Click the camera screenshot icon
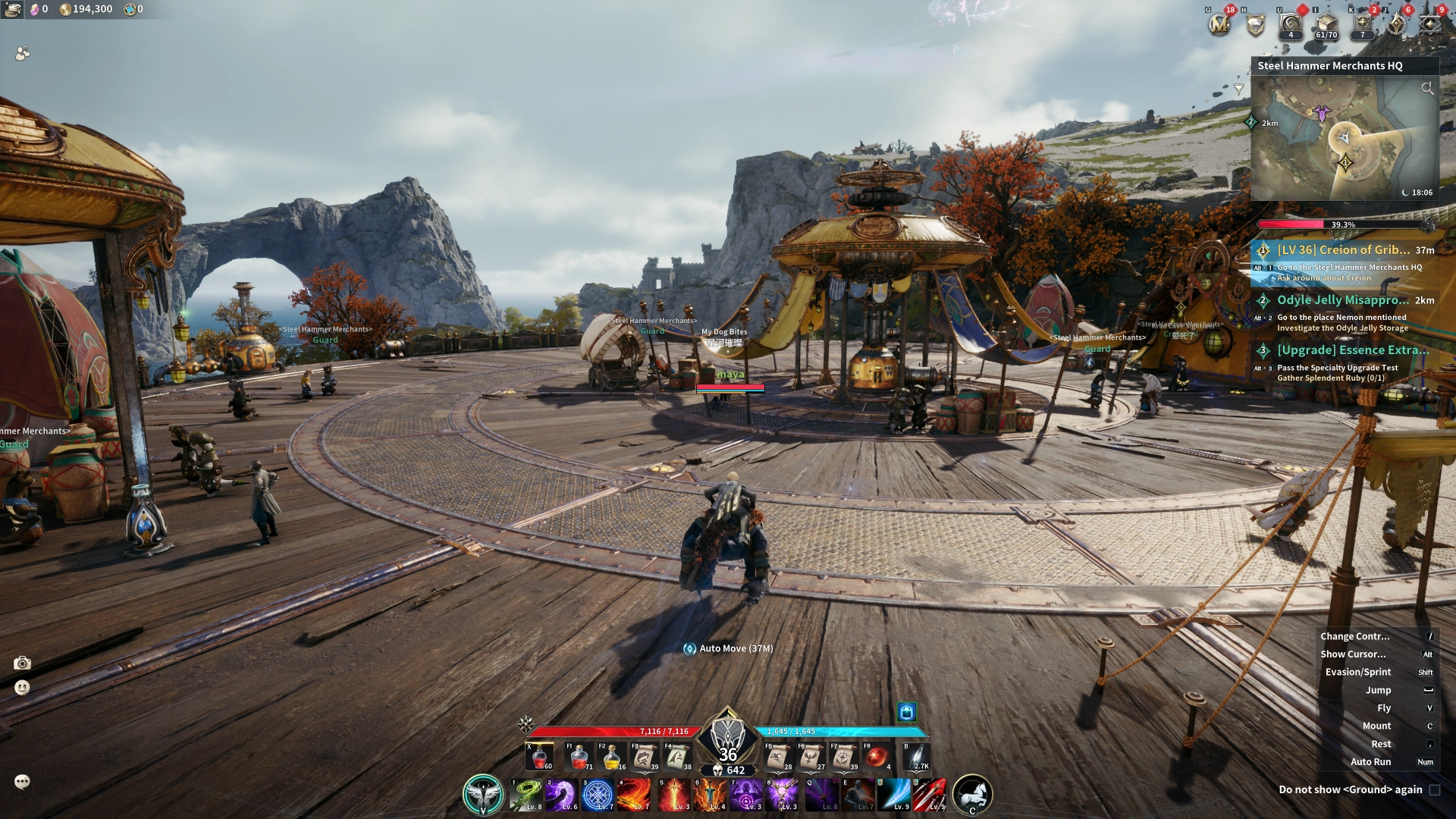 [22, 664]
